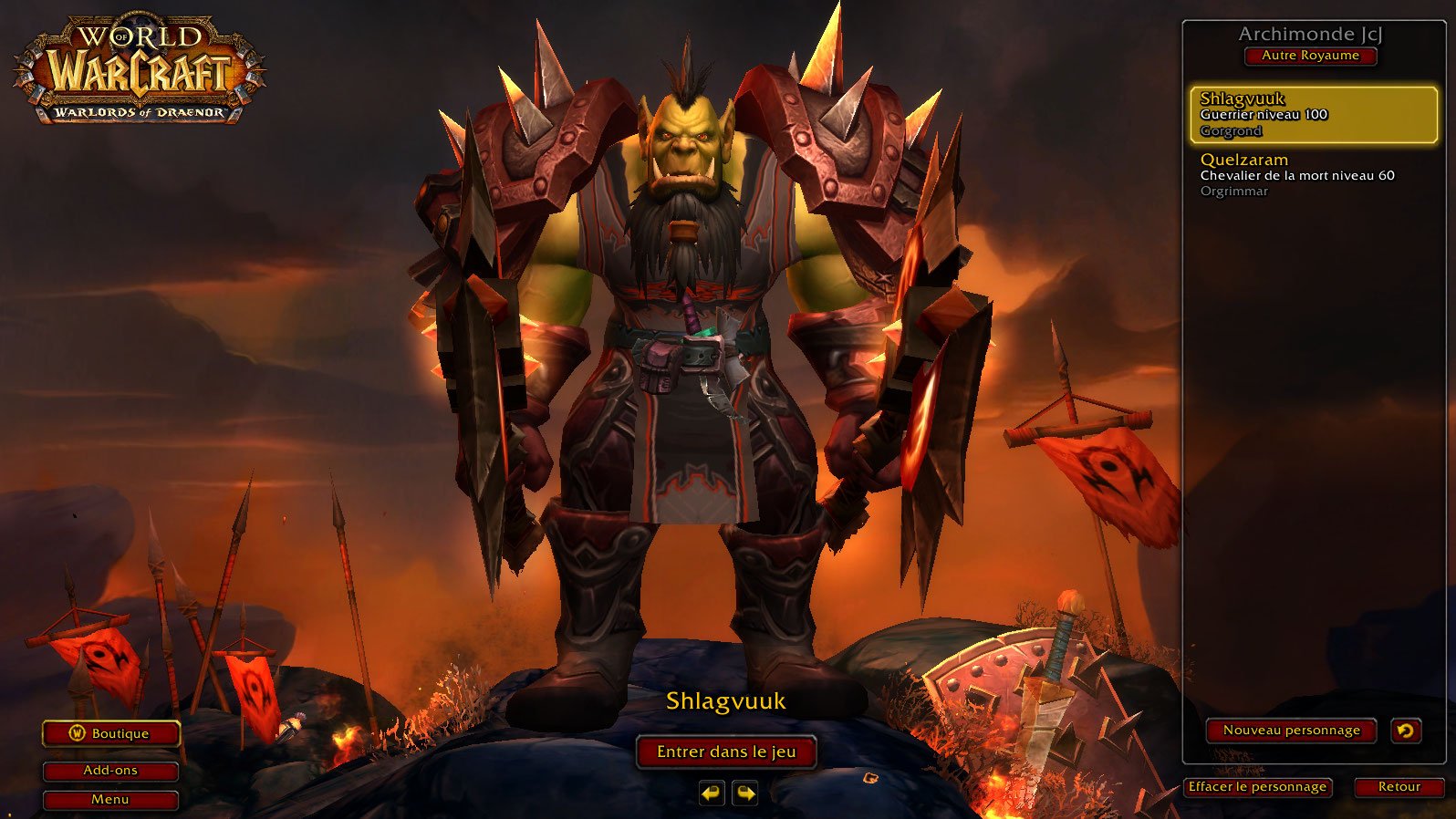Viewport: 1456px width, 819px height.
Task: Rotate character with the left arrow button
Action: pyautogui.click(x=712, y=793)
